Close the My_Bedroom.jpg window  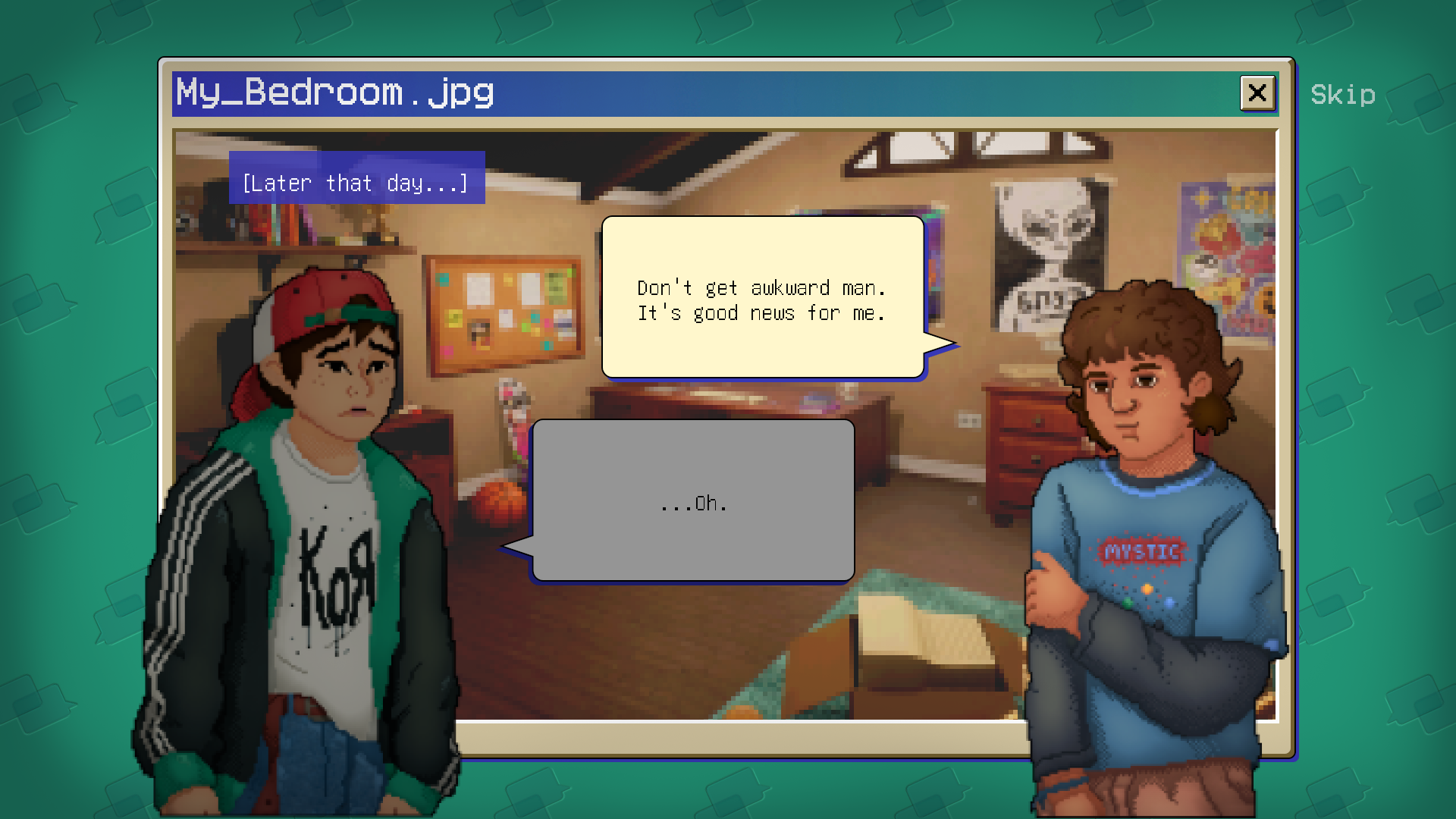pos(1257,93)
